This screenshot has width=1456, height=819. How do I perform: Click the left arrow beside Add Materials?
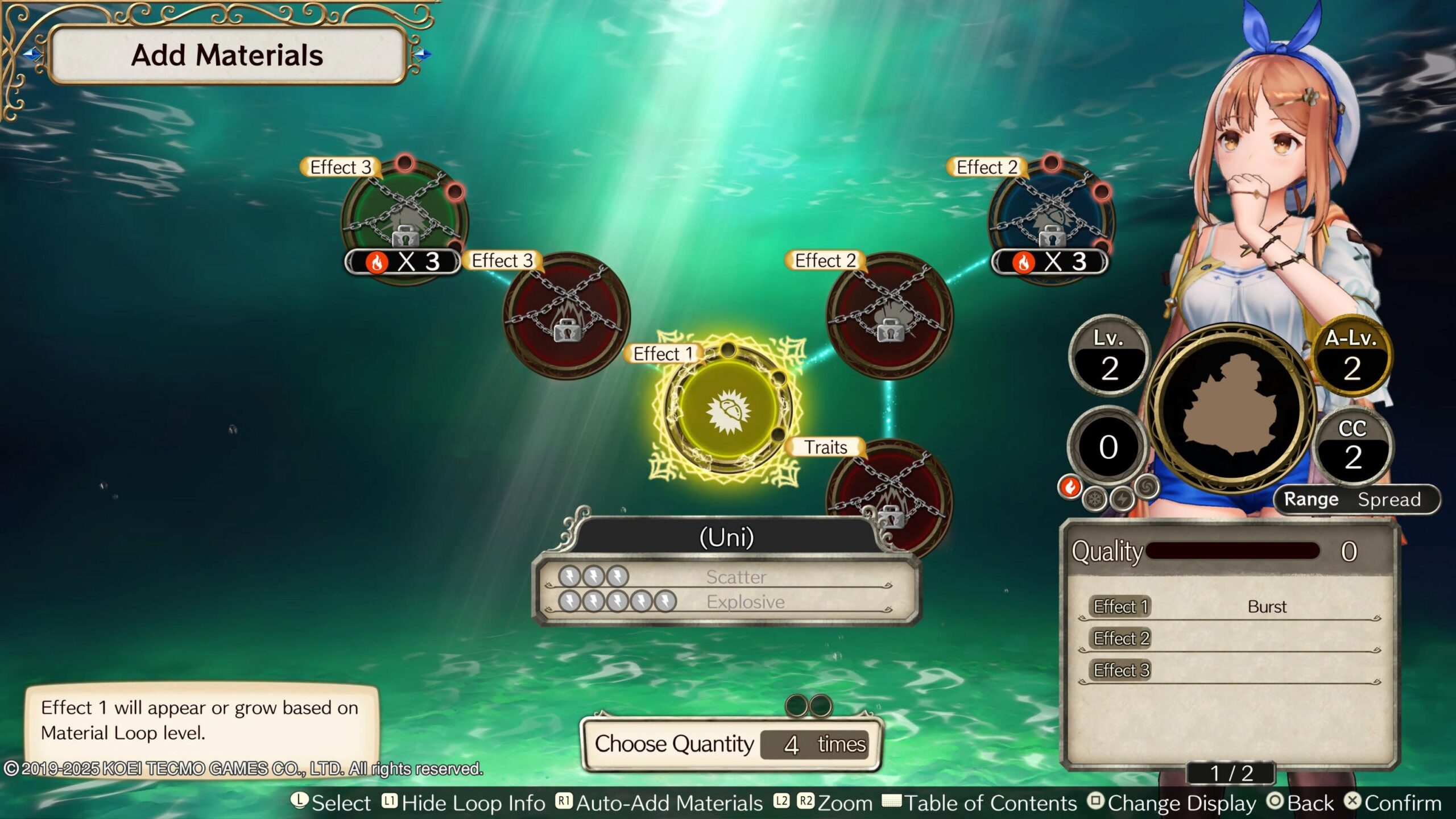[x=32, y=54]
